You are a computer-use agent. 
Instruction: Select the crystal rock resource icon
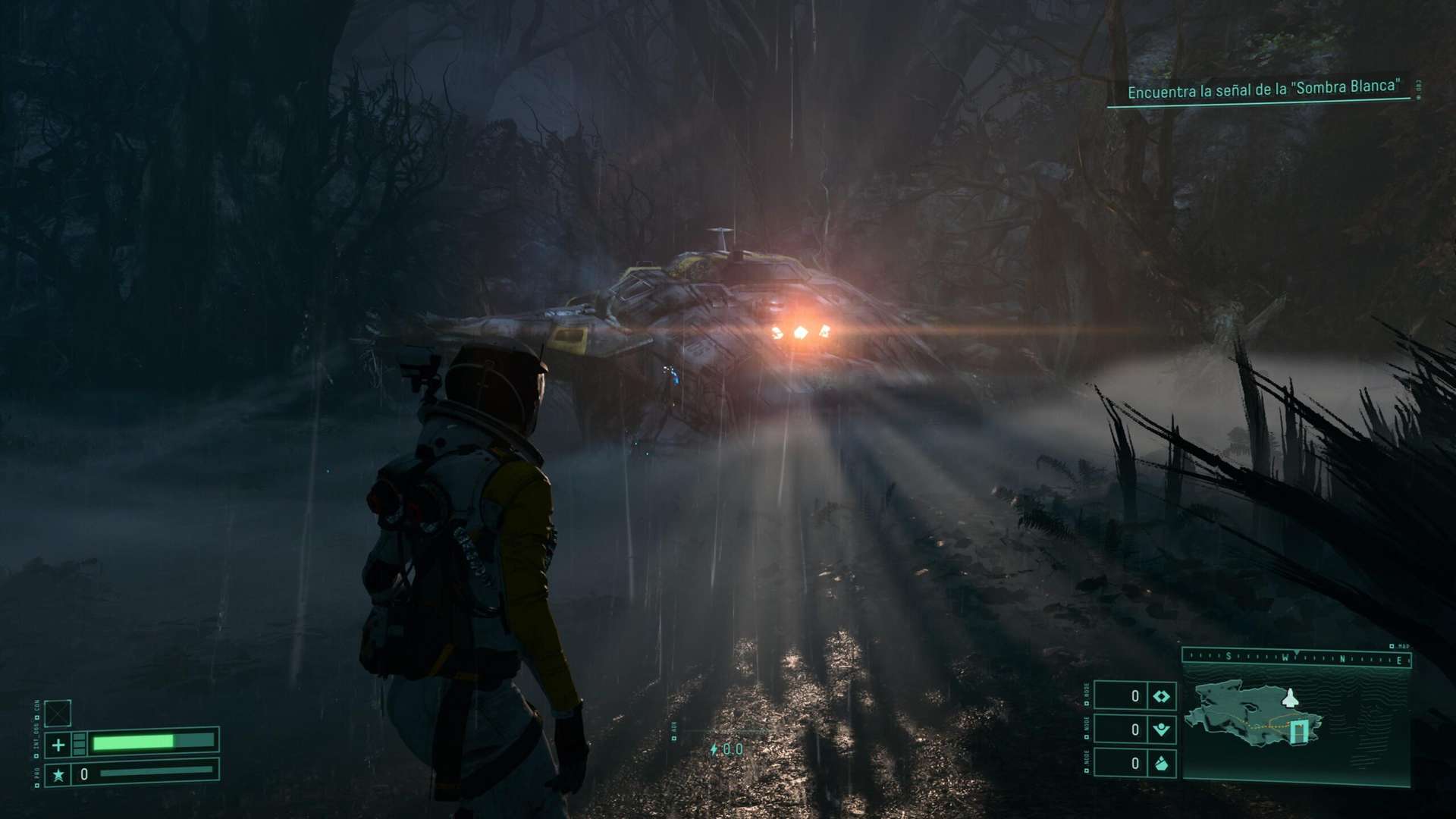[1161, 764]
